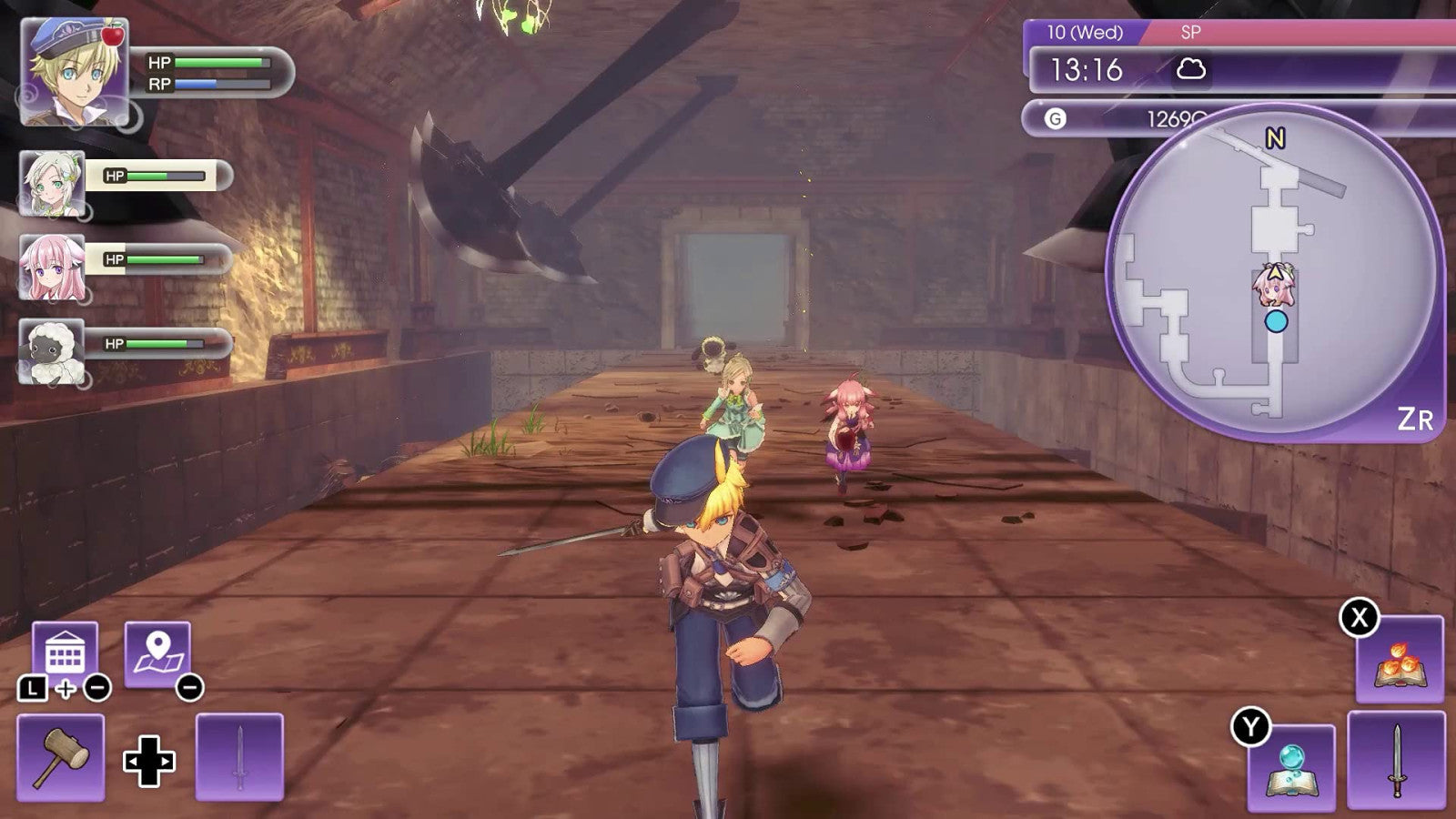Select the equipped sword weapon slot
The image size is (1456, 819).
pos(1395,761)
